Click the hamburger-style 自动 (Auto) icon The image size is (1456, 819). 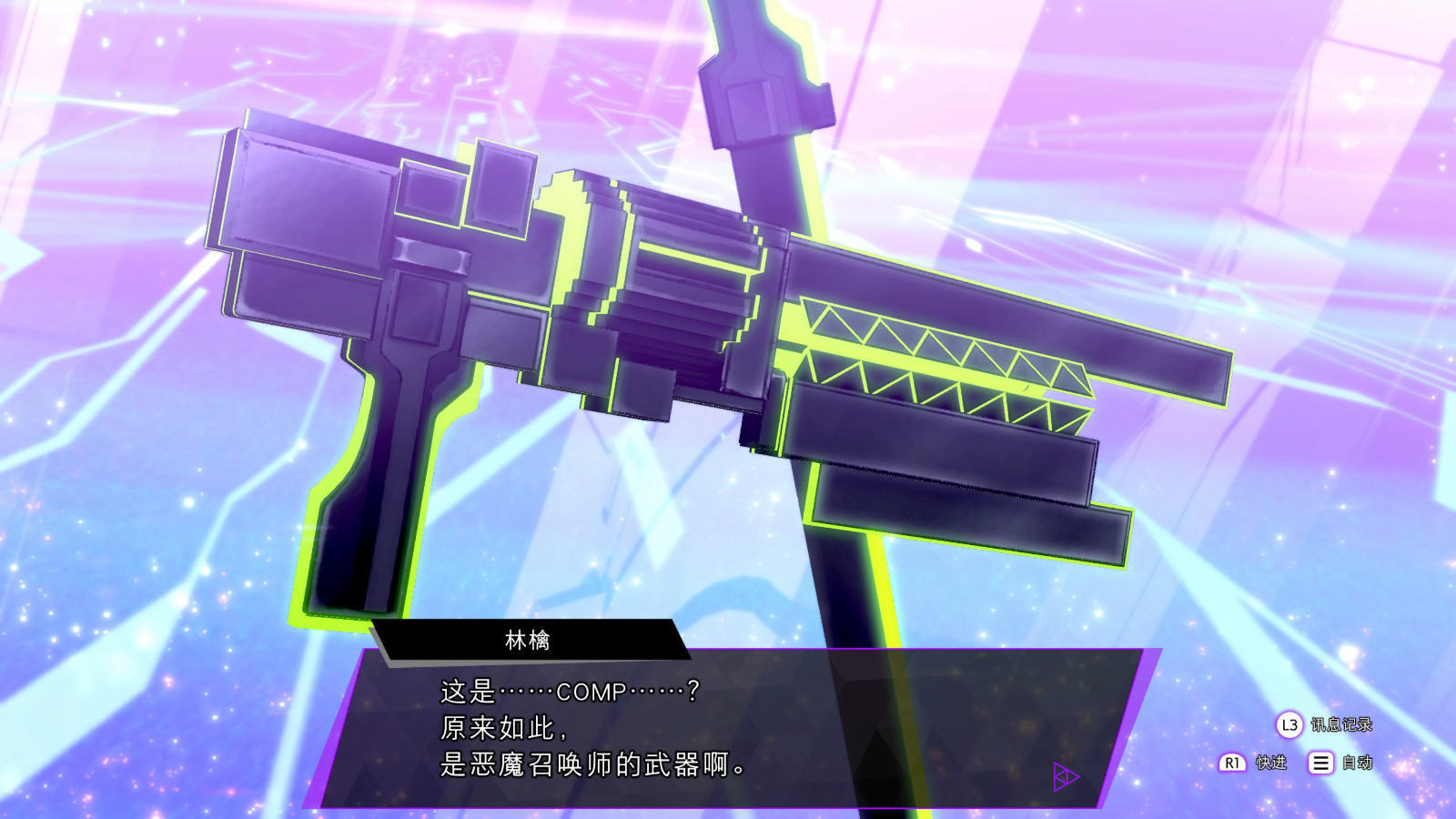coord(1320,763)
